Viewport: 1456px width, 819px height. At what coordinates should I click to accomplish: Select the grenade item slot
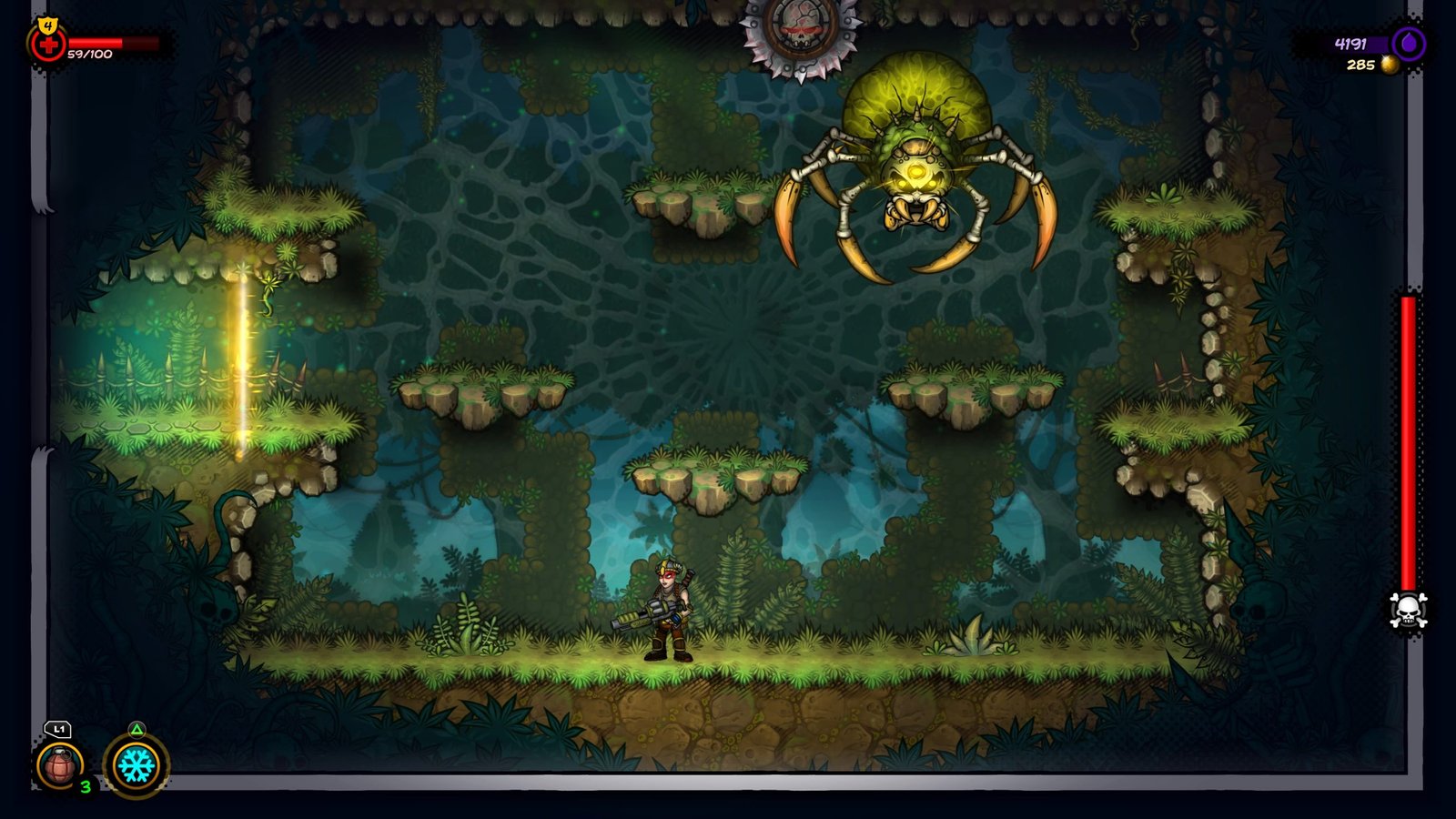tap(60, 764)
